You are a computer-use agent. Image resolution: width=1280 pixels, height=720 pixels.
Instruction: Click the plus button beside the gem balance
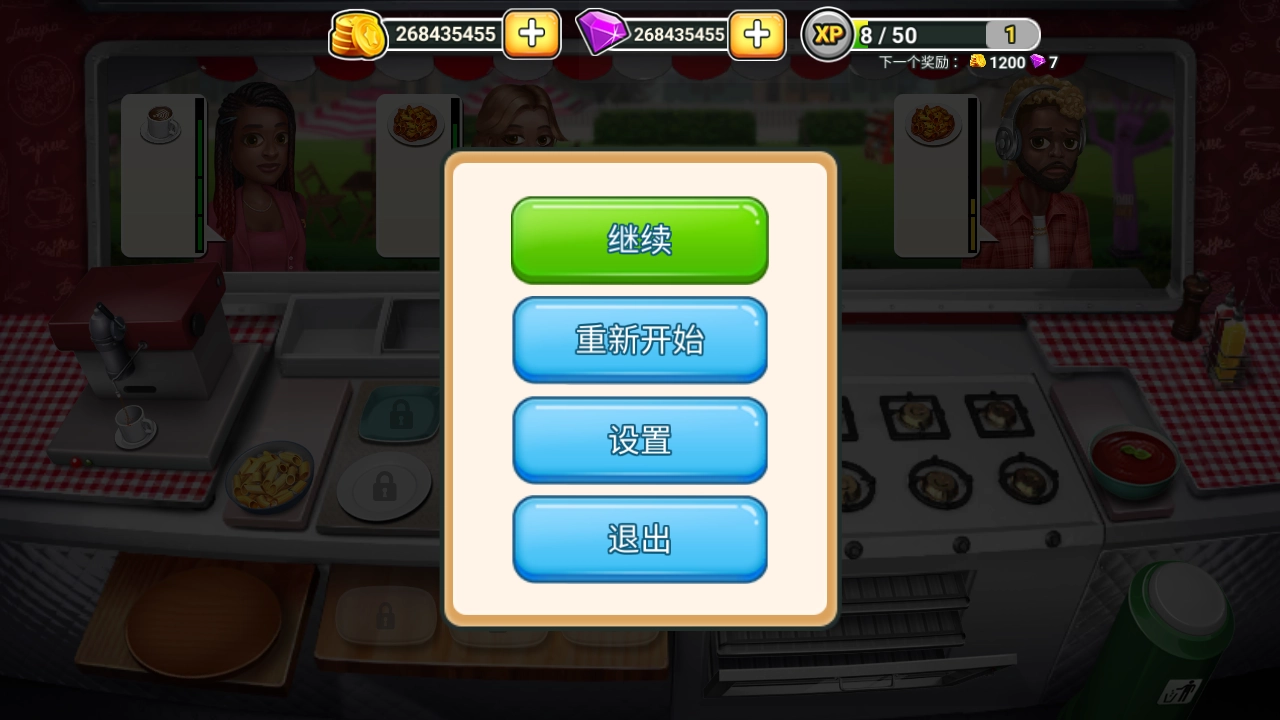click(757, 34)
